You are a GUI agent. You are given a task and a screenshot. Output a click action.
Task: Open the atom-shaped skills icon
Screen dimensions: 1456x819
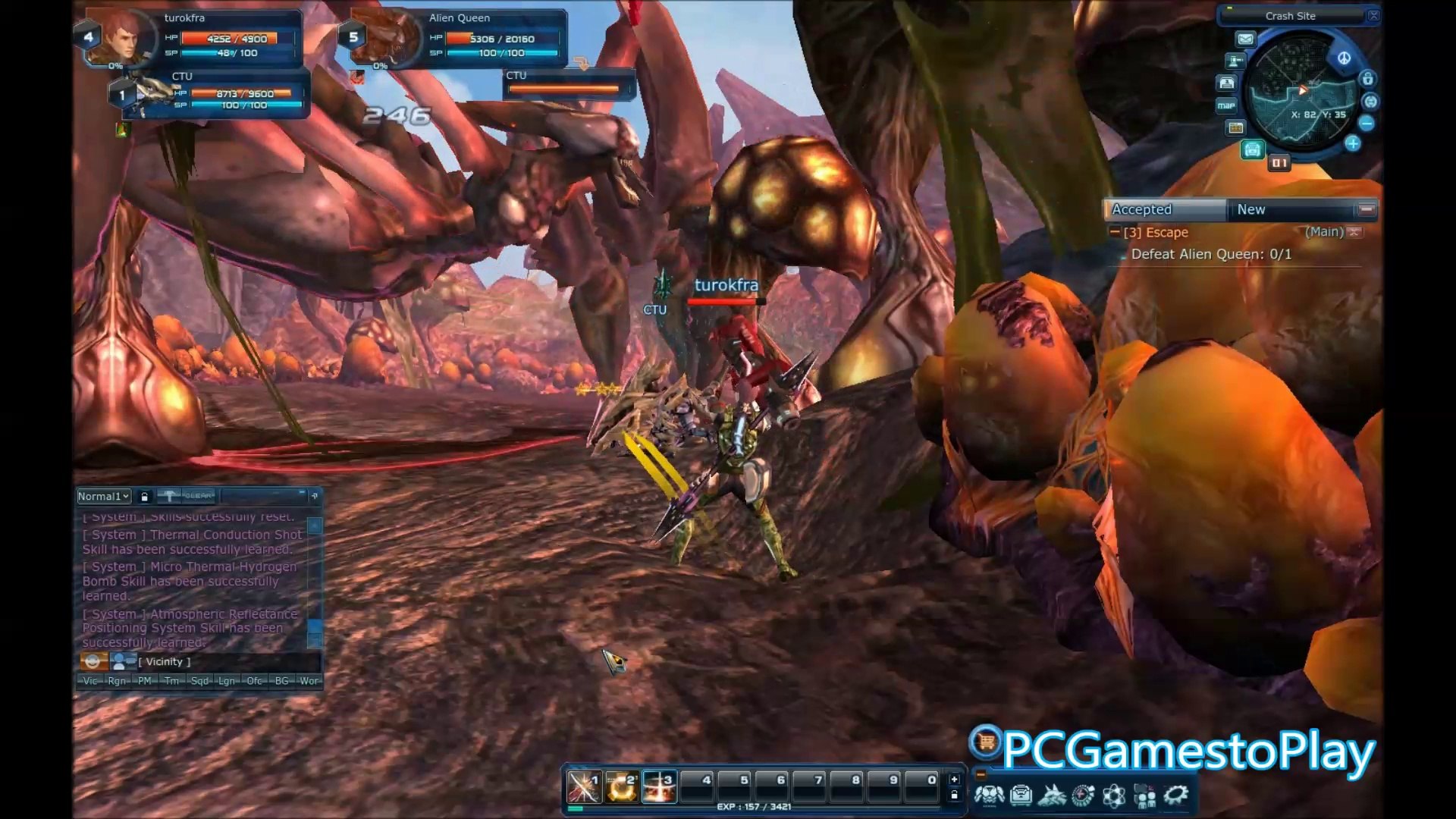[1114, 795]
